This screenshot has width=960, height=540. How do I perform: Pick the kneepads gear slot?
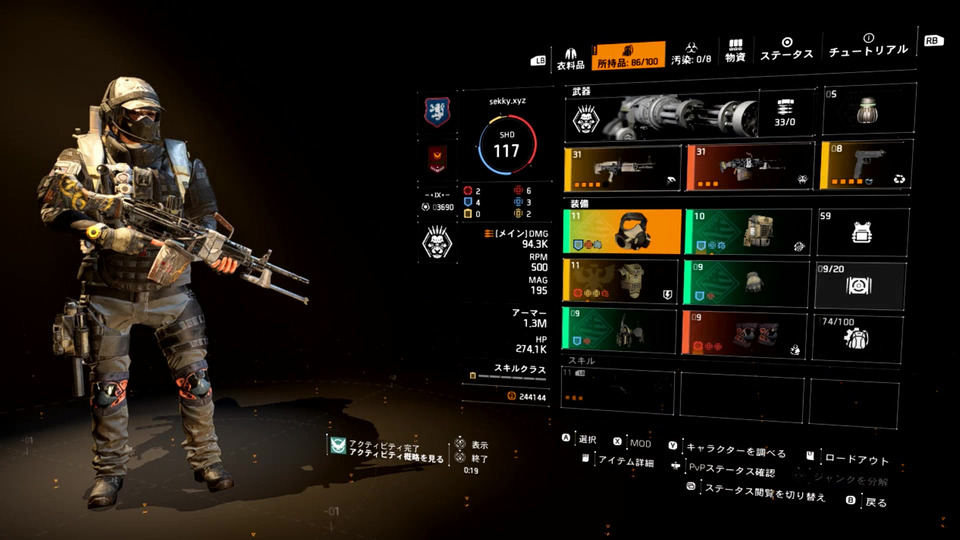[x=746, y=334]
